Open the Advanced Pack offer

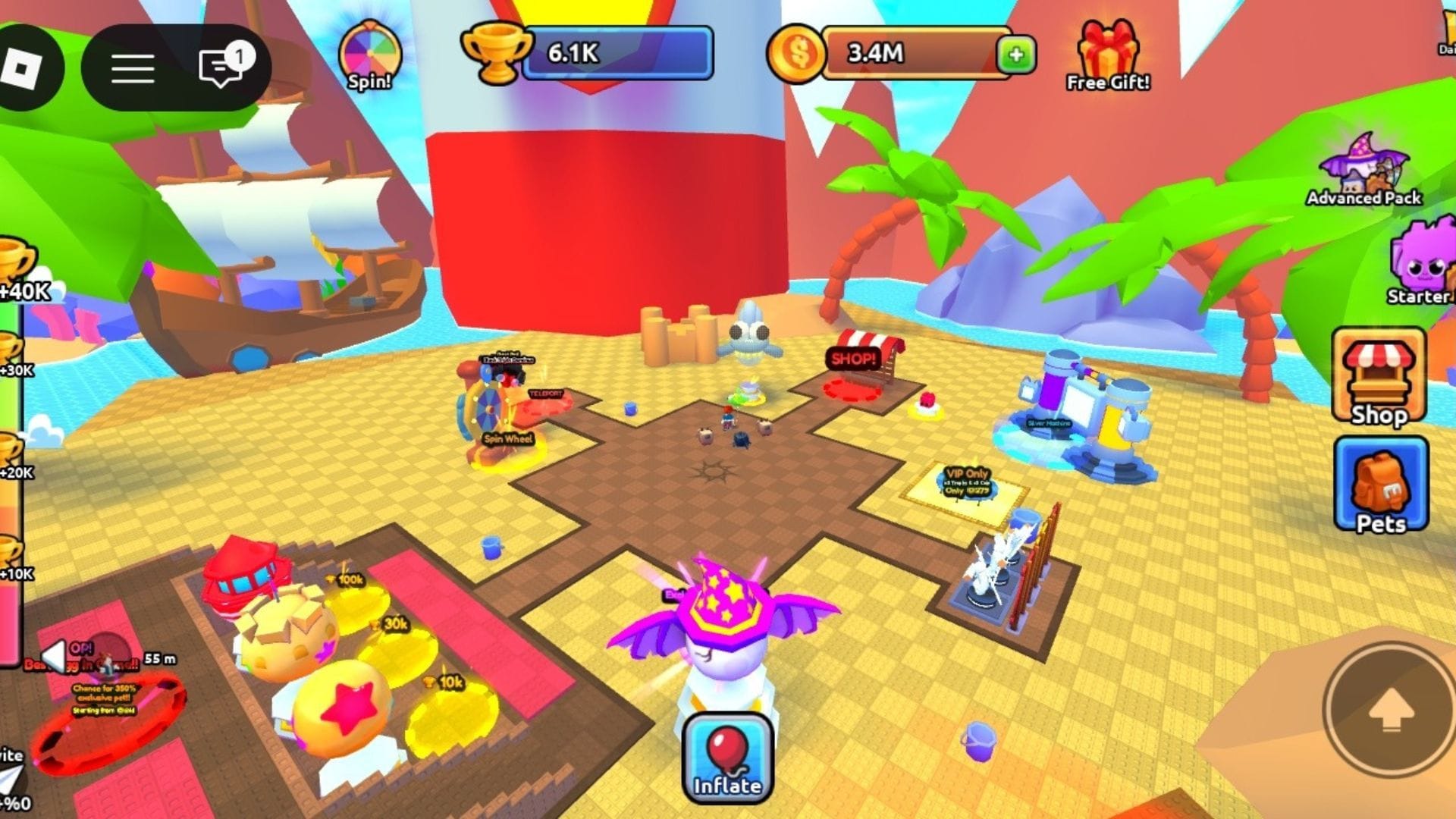point(1363,171)
